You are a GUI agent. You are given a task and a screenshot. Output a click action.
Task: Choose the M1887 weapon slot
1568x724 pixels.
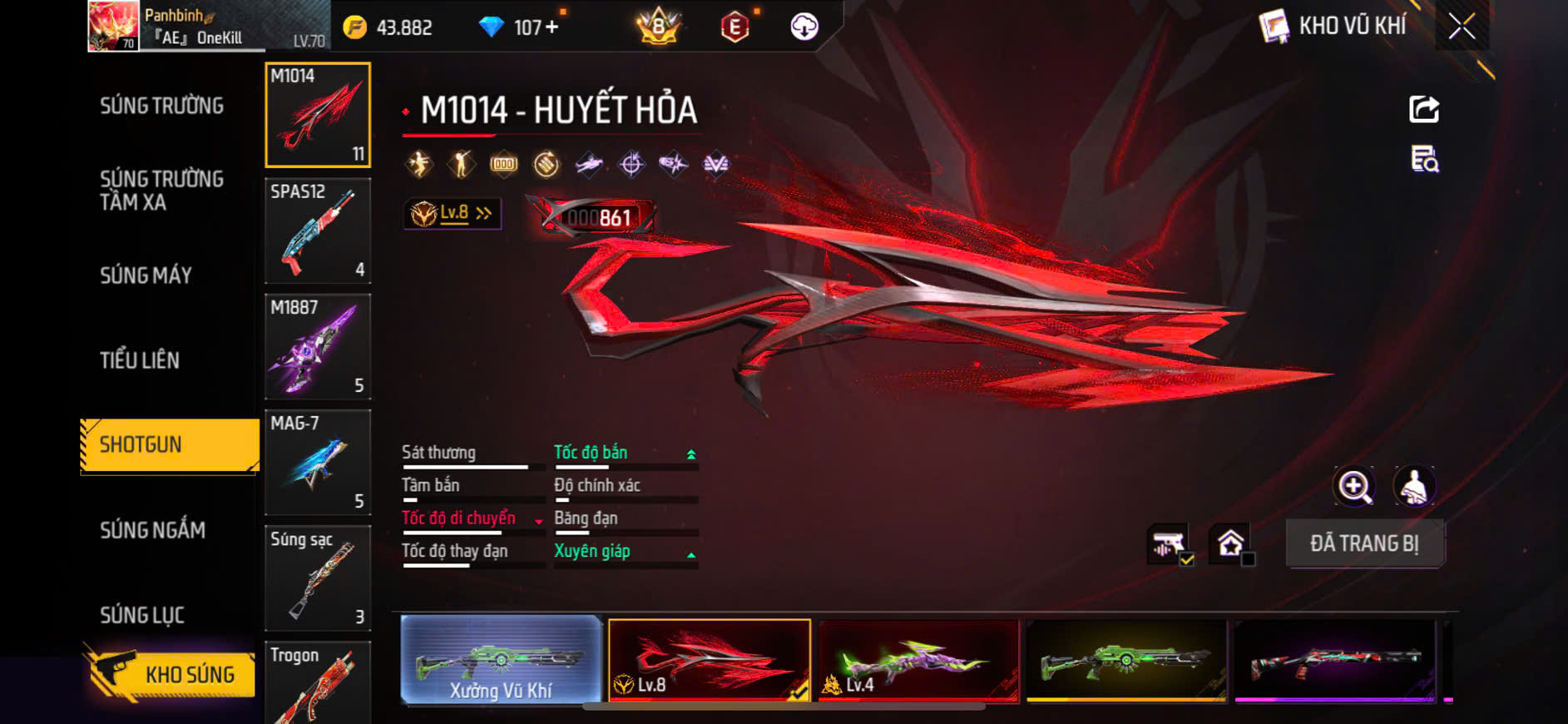pos(317,346)
